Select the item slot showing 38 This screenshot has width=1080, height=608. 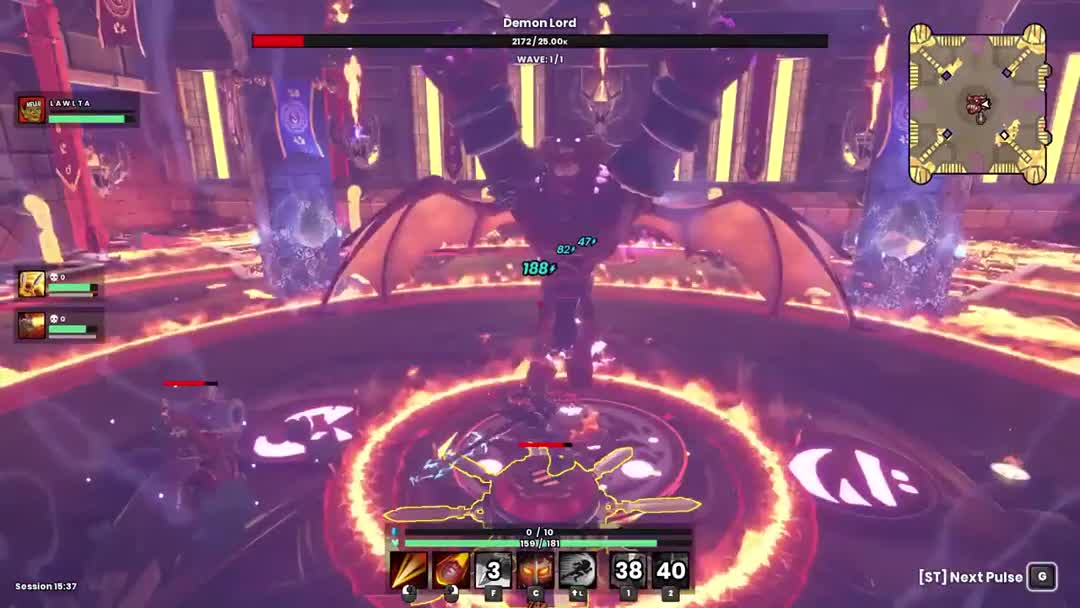628,570
